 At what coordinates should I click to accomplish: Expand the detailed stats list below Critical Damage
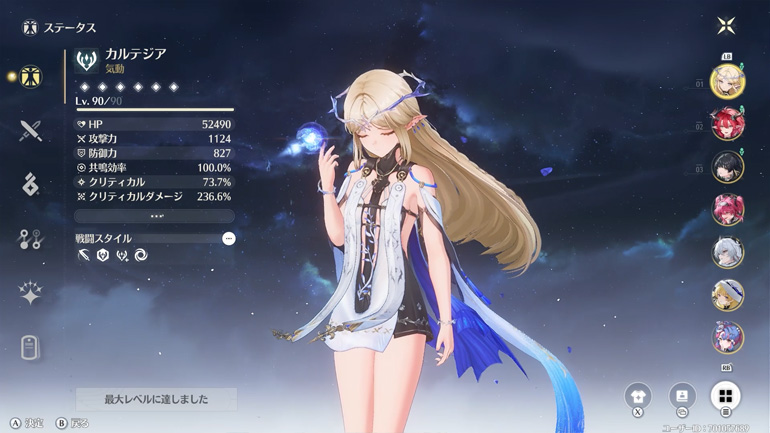[x=155, y=216]
